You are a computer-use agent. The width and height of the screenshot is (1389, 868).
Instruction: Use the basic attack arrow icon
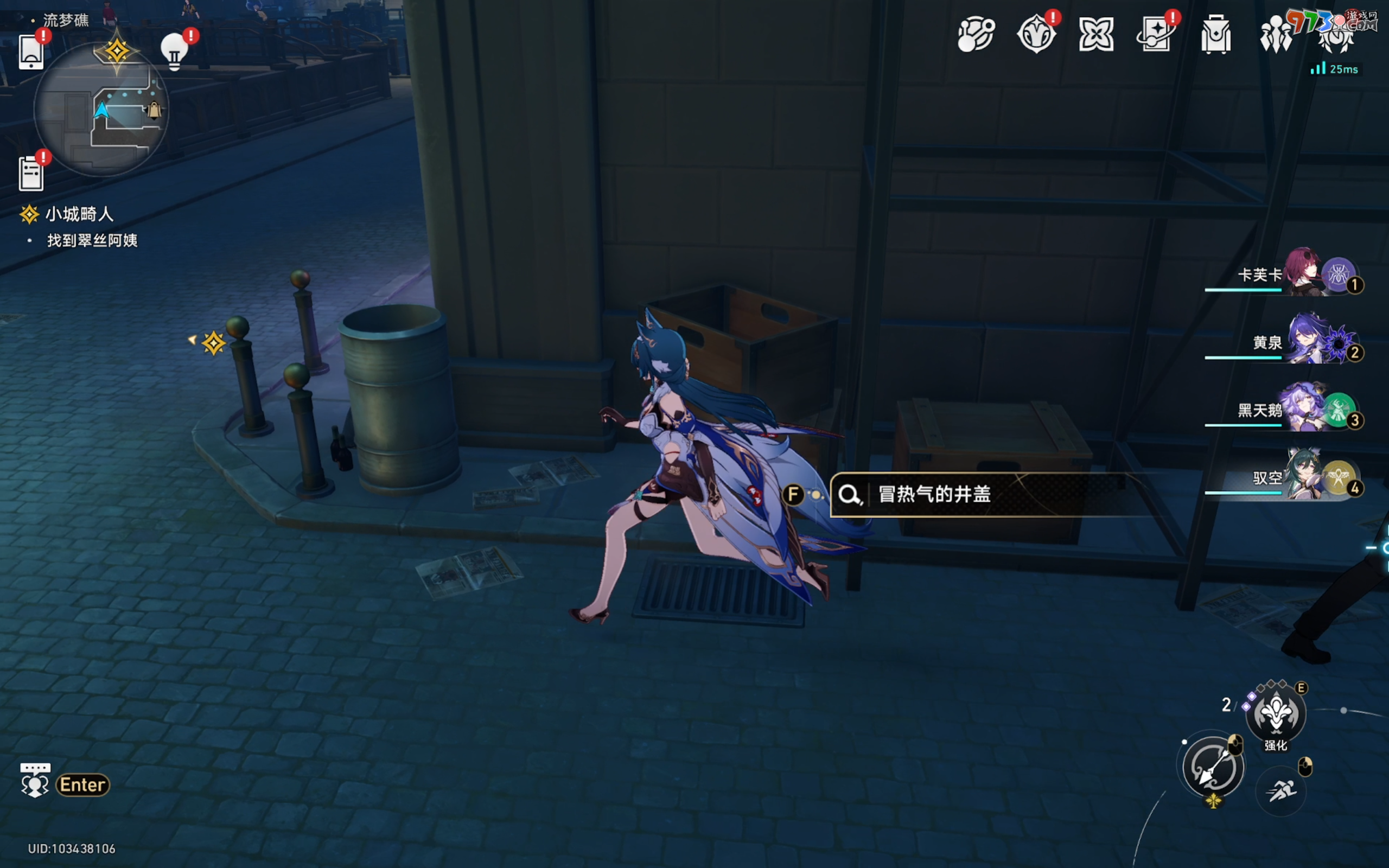click(x=1212, y=767)
